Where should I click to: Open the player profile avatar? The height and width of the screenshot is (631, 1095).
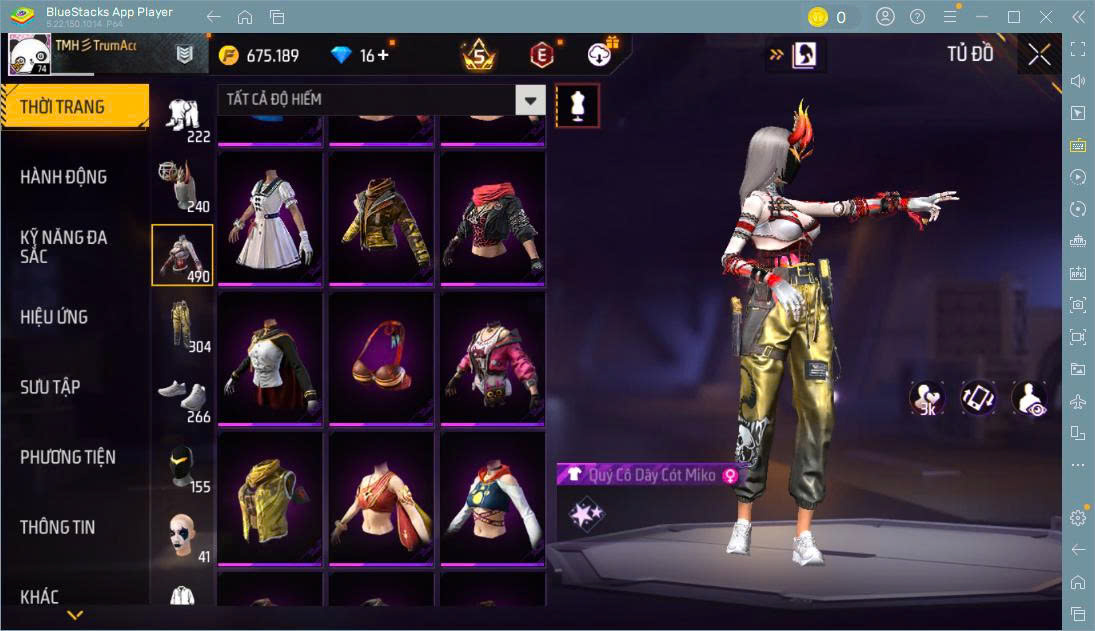tap(29, 54)
